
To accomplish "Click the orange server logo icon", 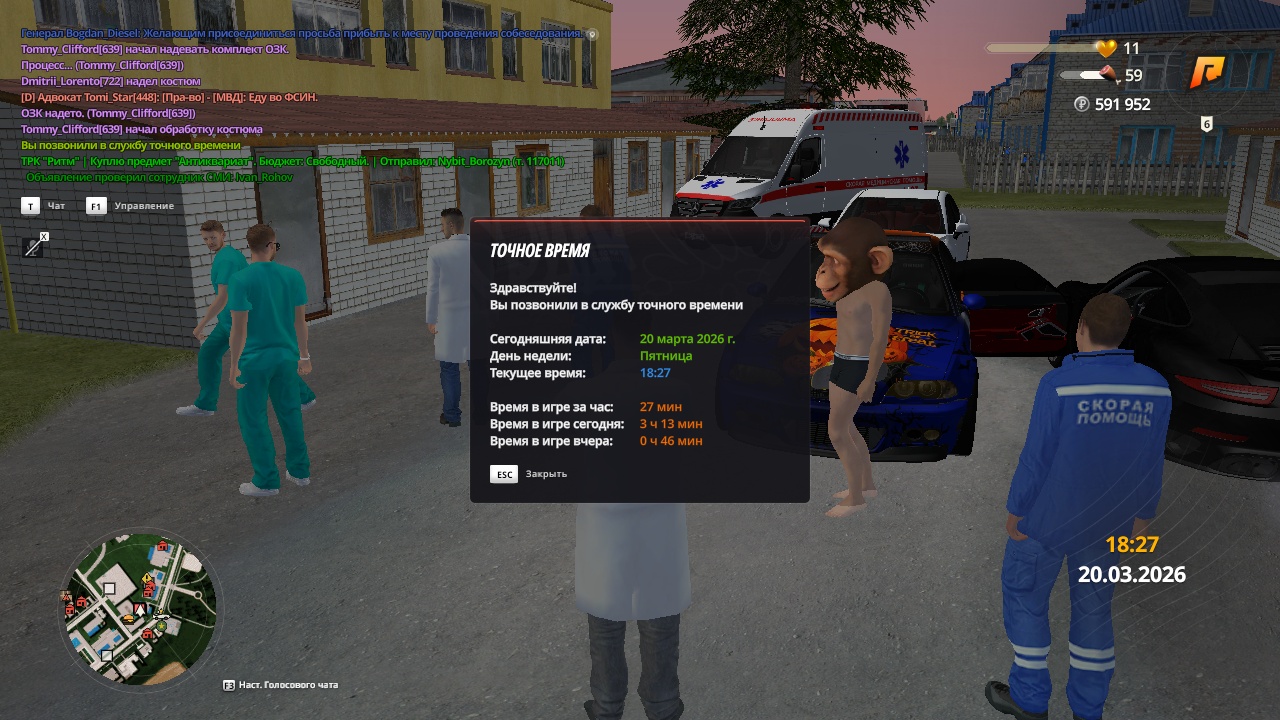I will pyautogui.click(x=1207, y=73).
